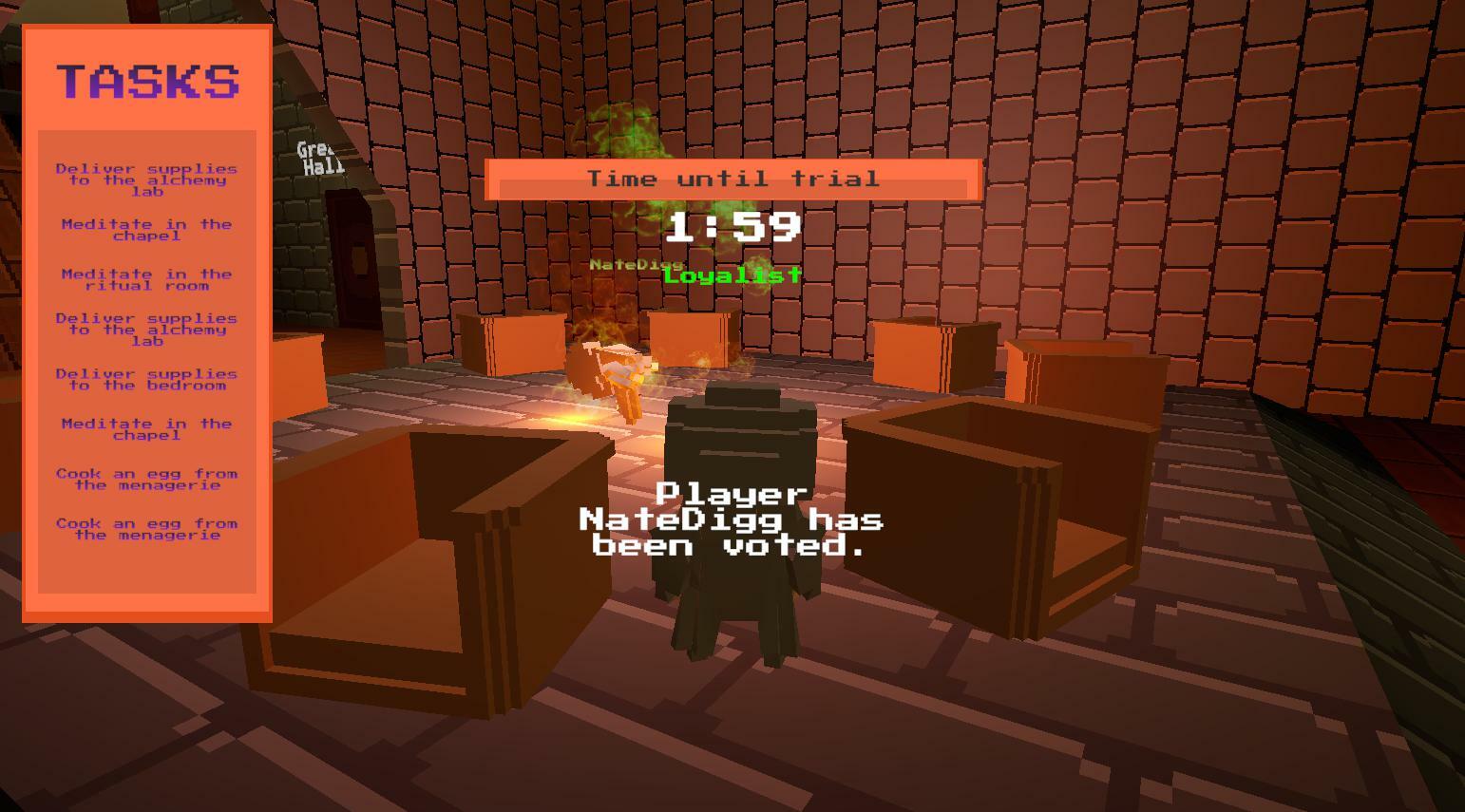Screen dimensions: 1465x812
Task: Click the green Loyalist role label
Action: pos(732,275)
